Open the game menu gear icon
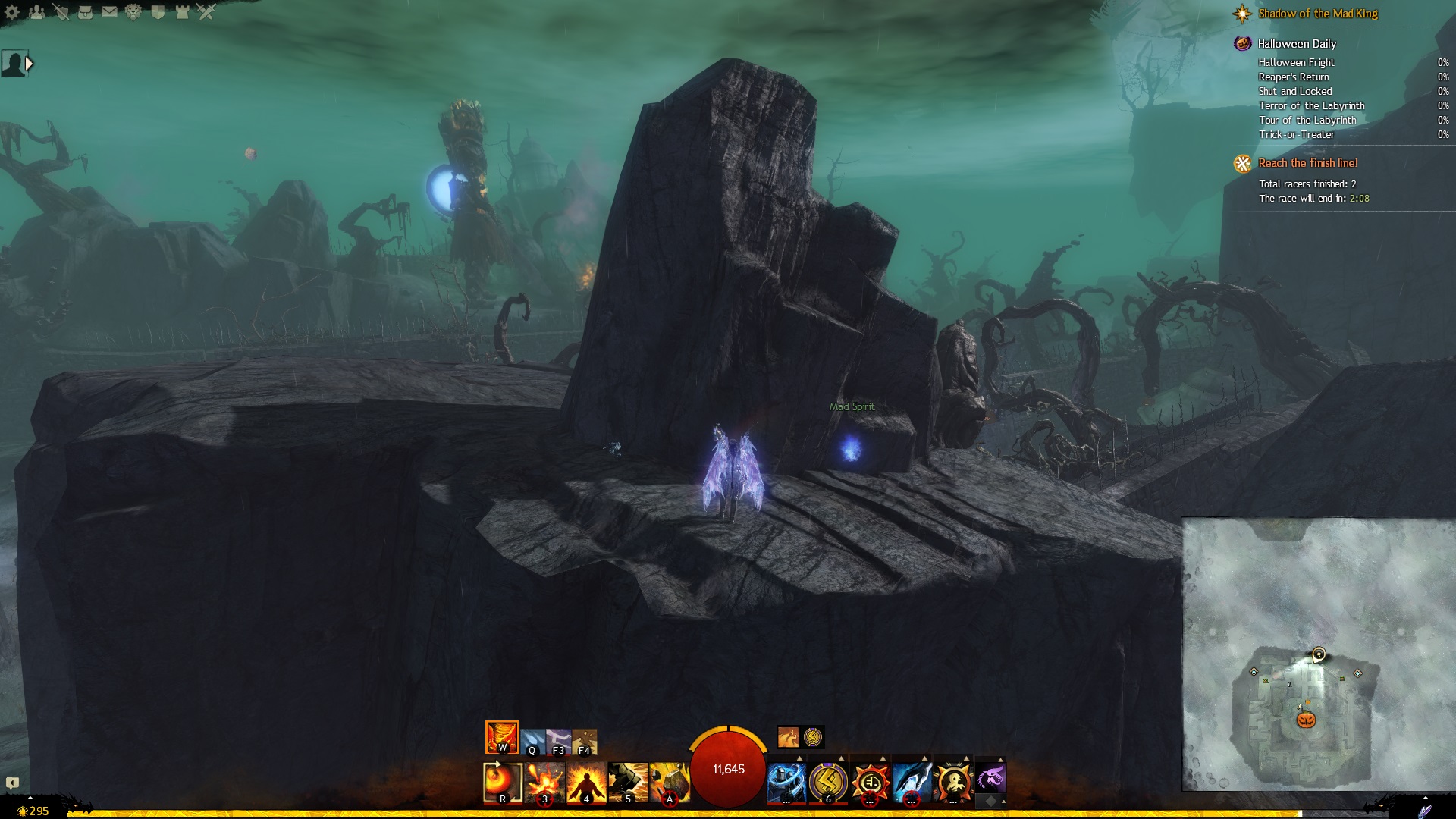1456x819 pixels. tap(12, 12)
